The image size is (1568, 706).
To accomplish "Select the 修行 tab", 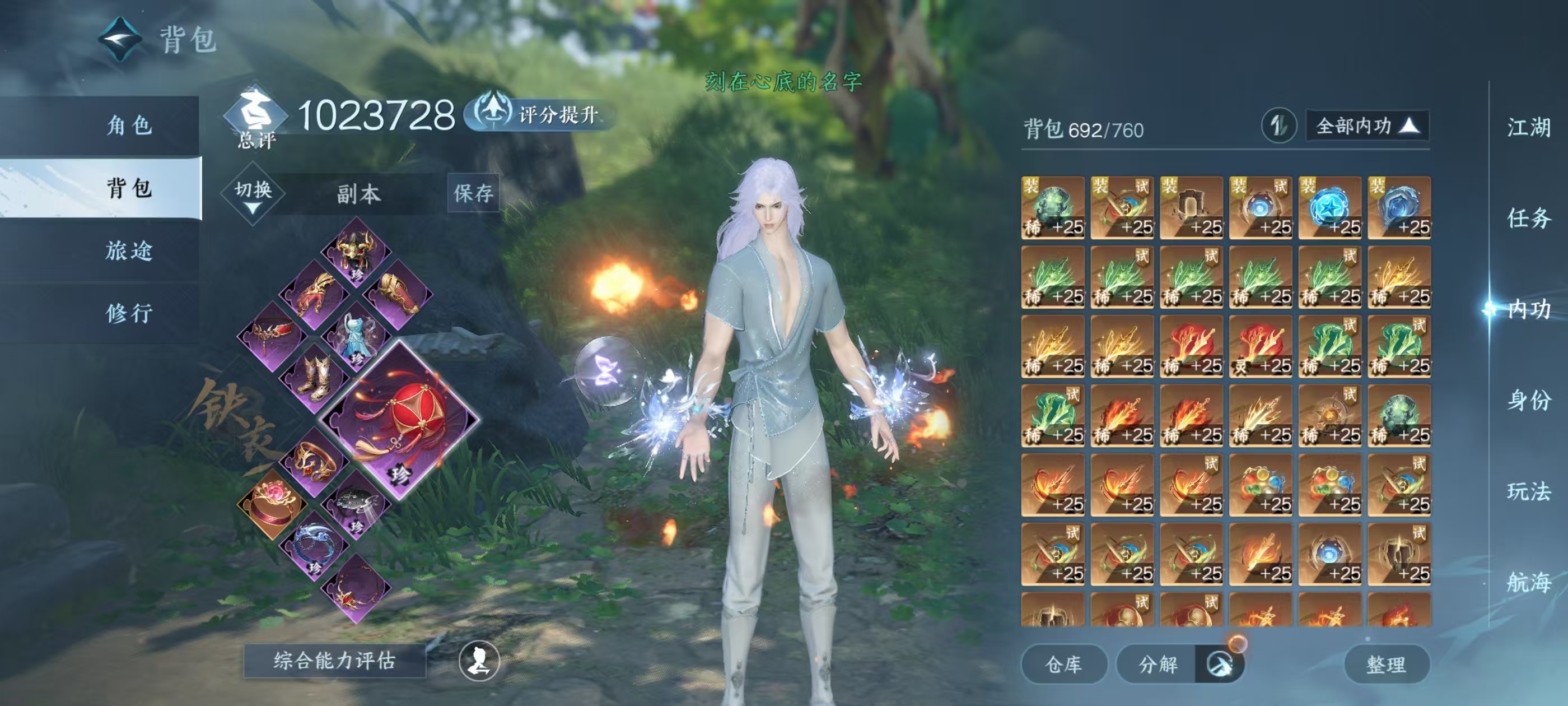I will [x=129, y=313].
